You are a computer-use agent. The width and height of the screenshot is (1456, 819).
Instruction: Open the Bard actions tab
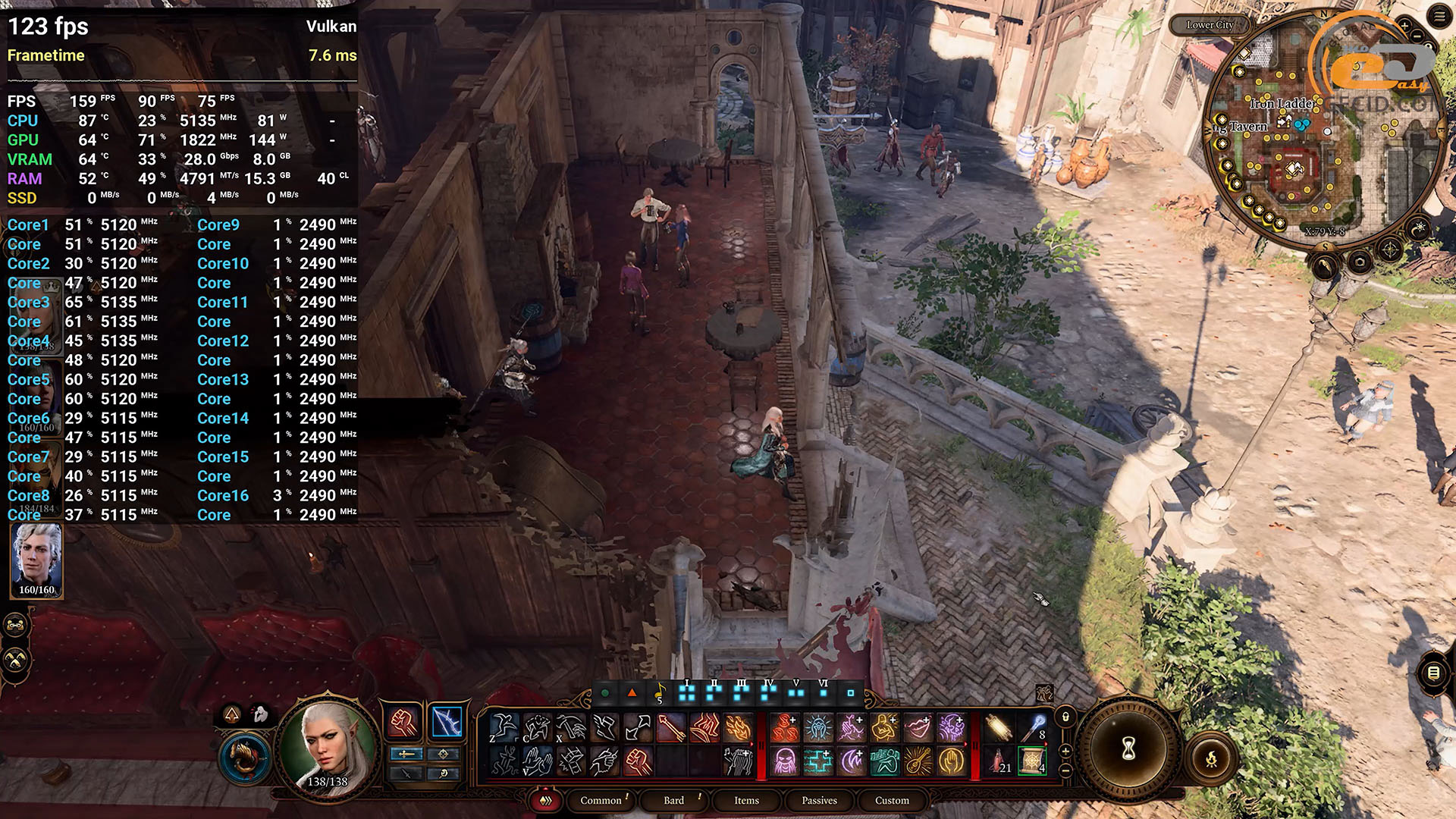tap(673, 800)
